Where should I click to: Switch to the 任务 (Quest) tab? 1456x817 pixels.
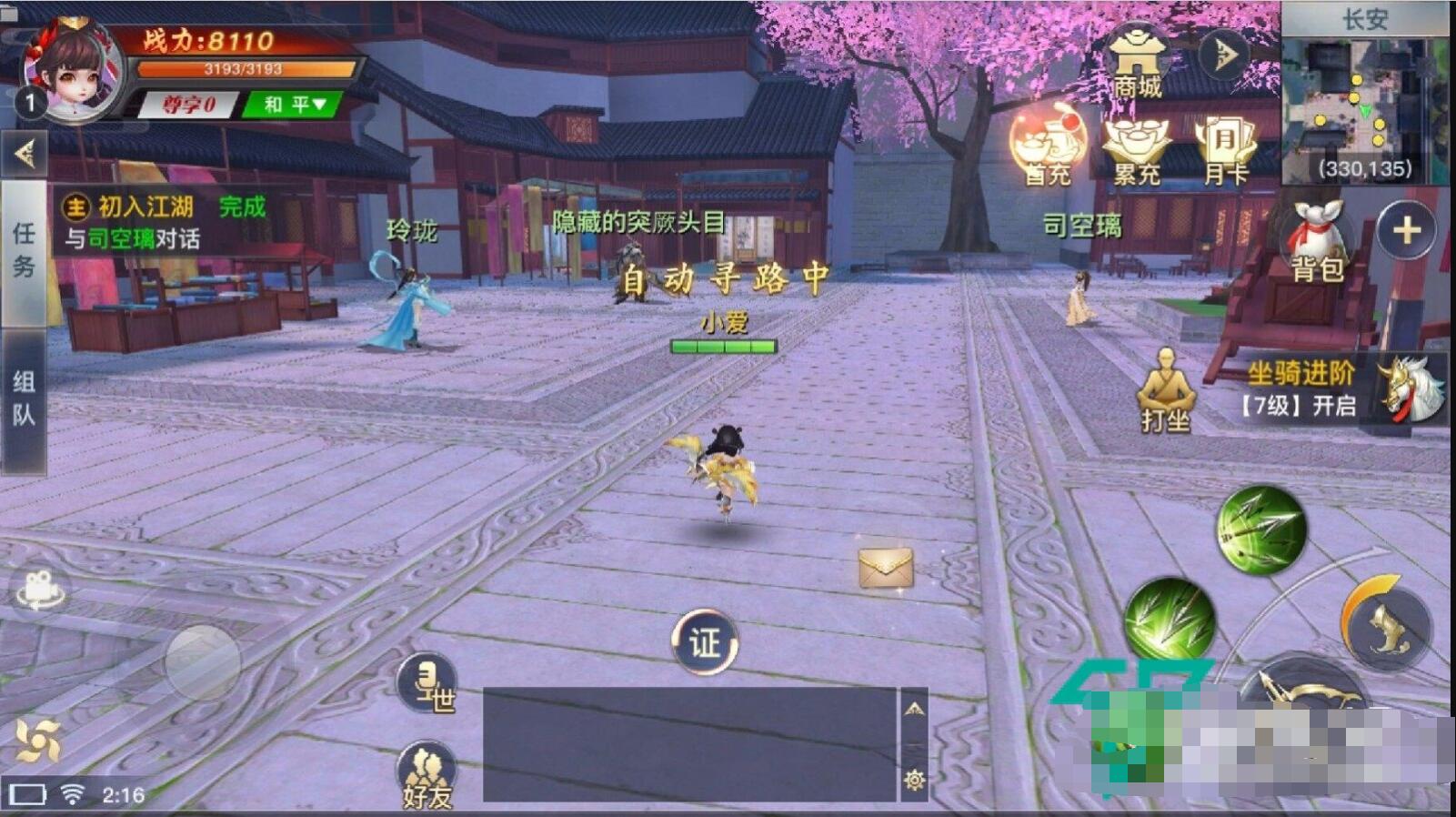tap(25, 246)
